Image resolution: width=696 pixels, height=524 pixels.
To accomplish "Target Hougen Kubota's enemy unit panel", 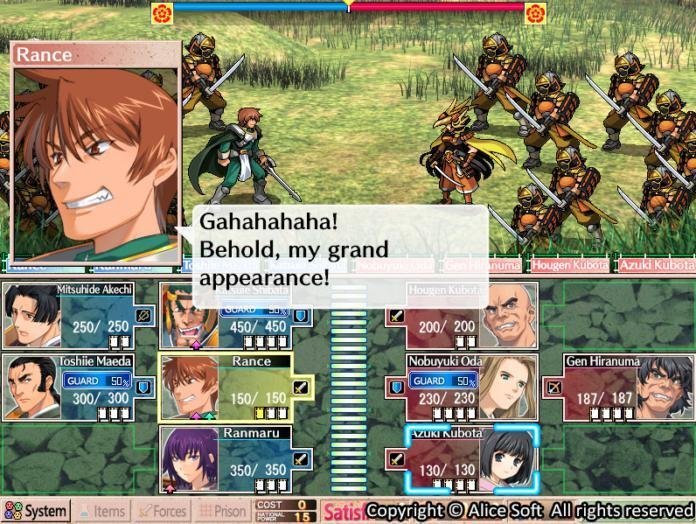I will [462, 315].
